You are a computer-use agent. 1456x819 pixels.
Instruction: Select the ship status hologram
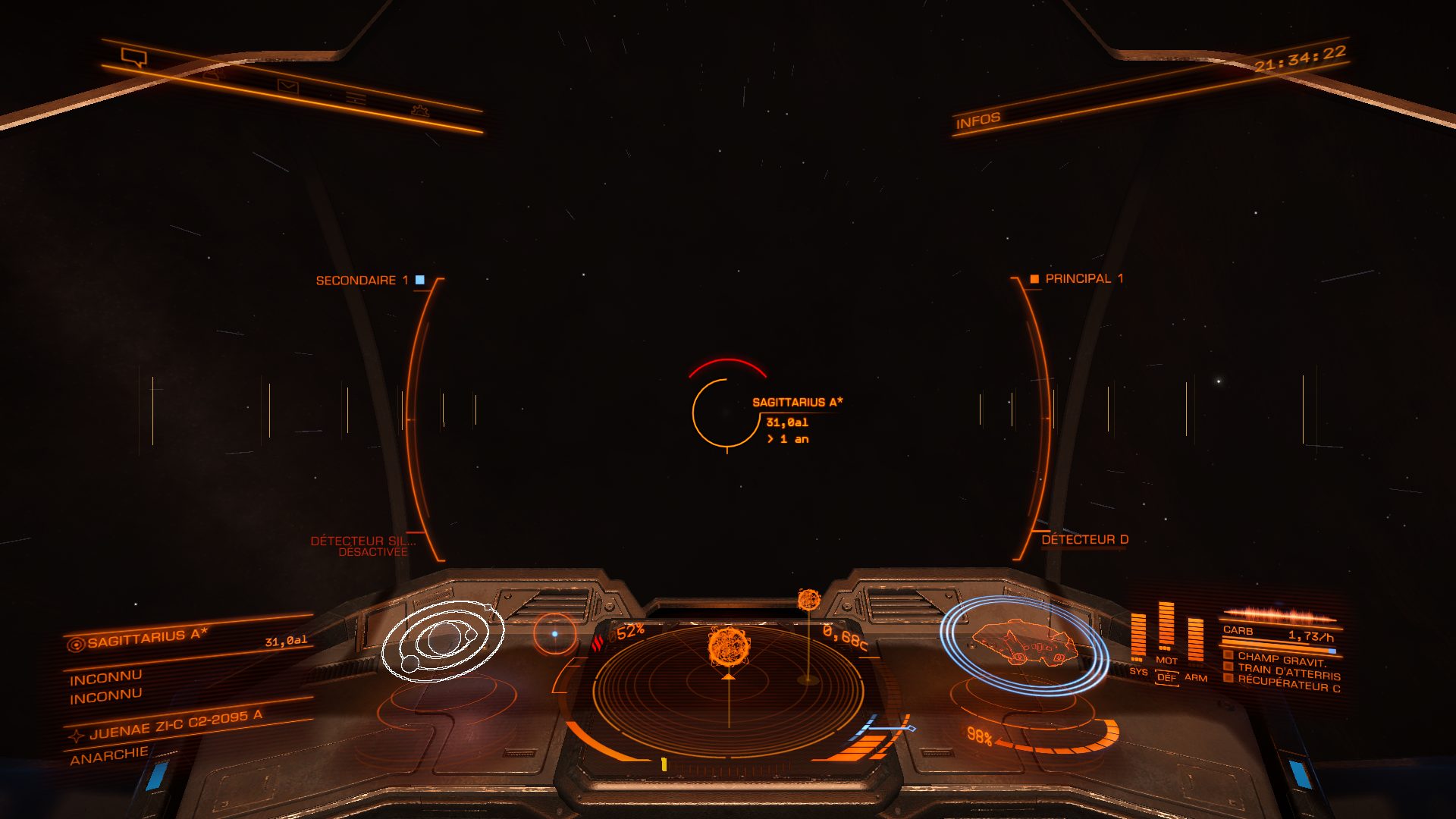[x=1023, y=645]
